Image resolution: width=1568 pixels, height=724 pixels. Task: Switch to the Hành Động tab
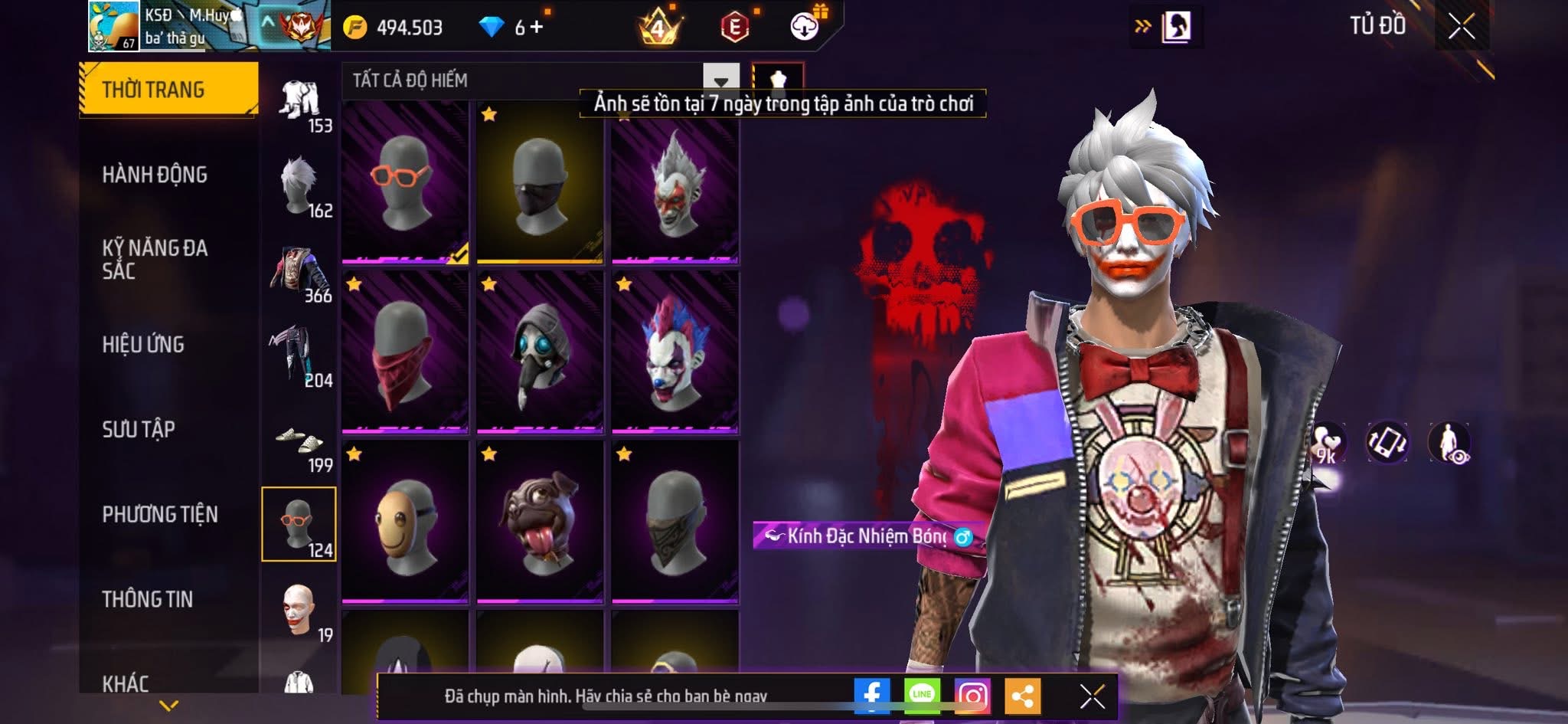coord(157,175)
